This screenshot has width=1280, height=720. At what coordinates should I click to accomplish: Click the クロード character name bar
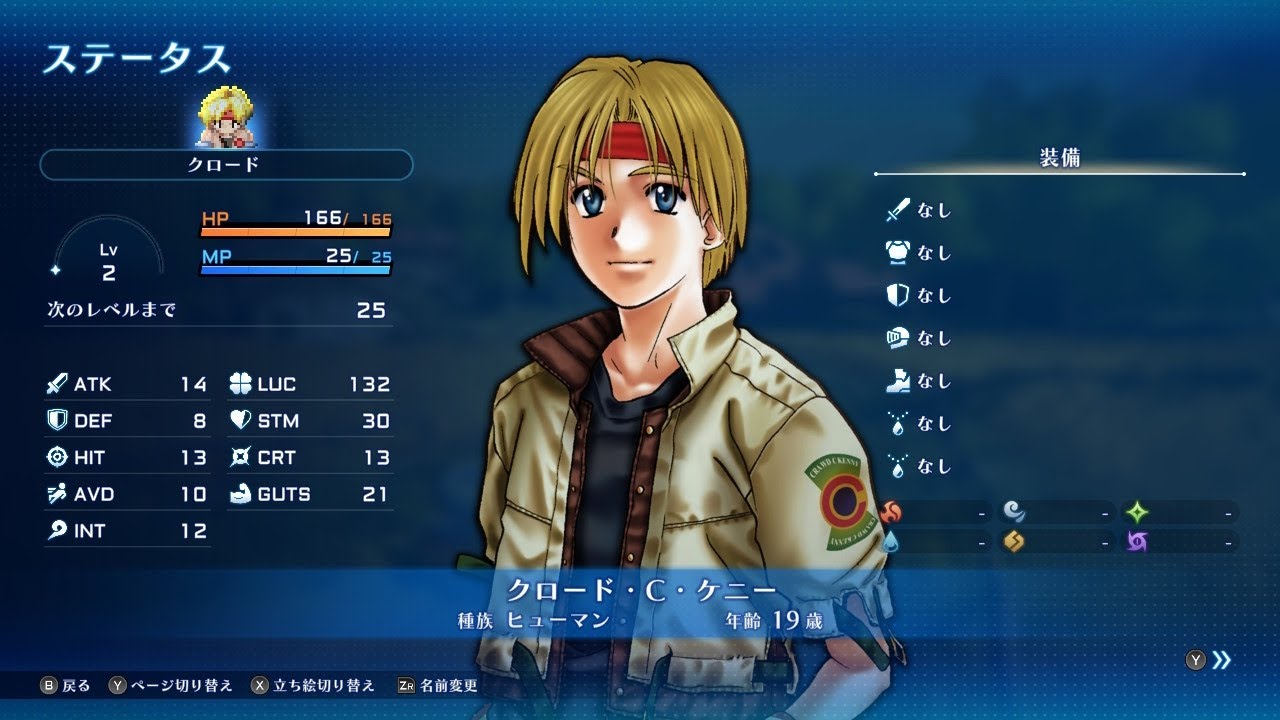(x=226, y=165)
